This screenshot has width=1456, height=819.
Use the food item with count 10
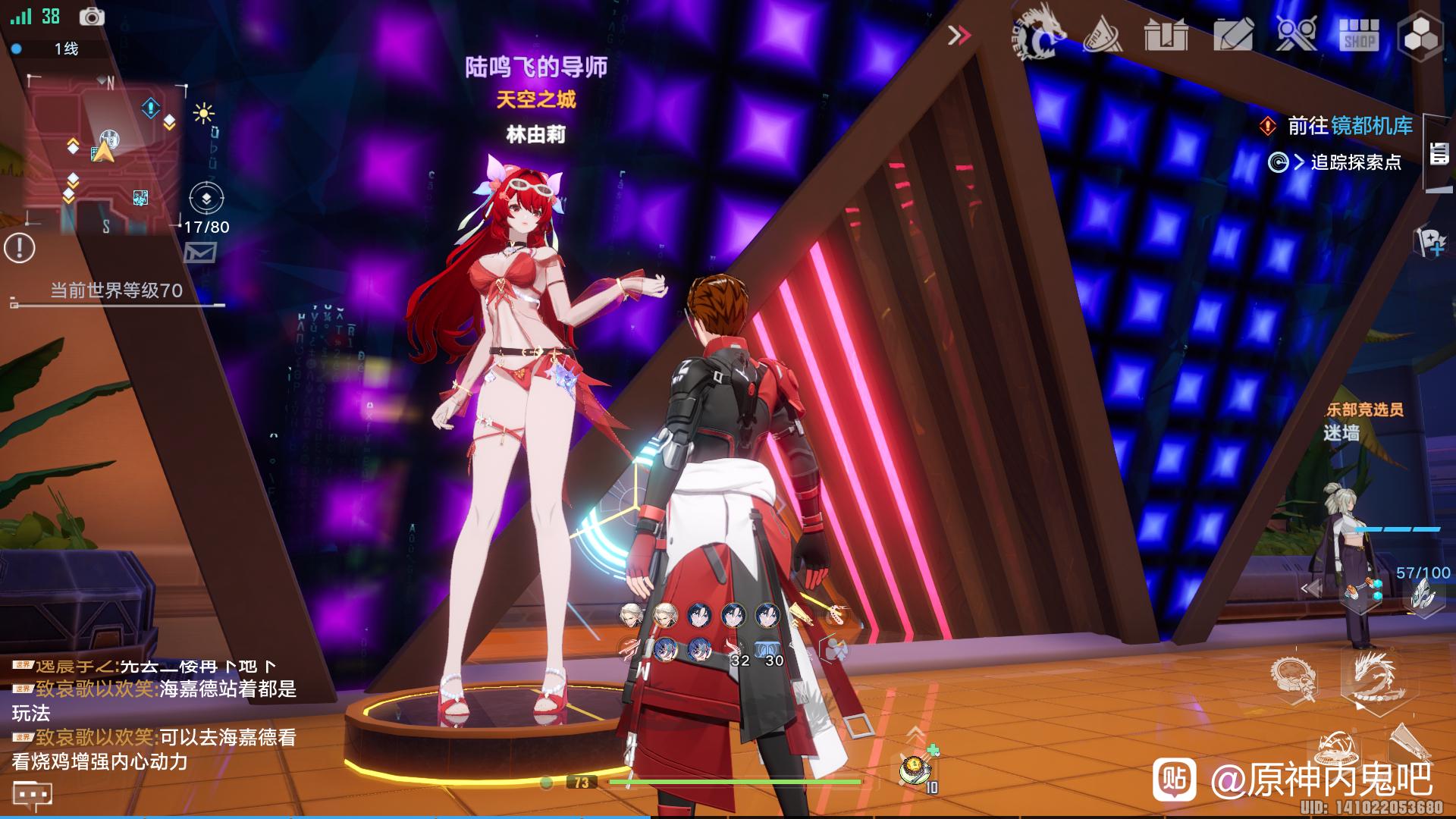coord(917,770)
